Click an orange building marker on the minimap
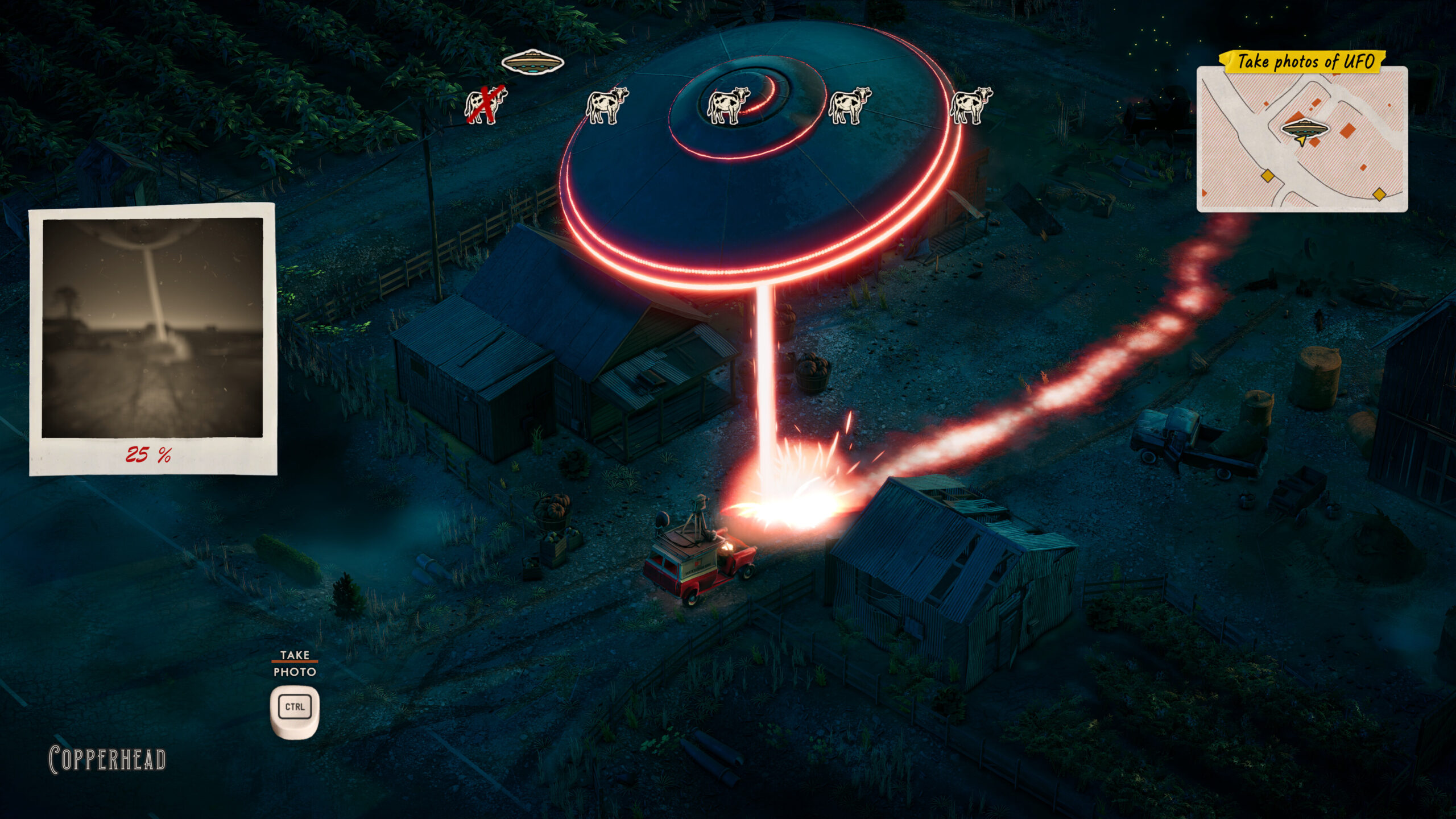The height and width of the screenshot is (819, 1456). point(1347,130)
